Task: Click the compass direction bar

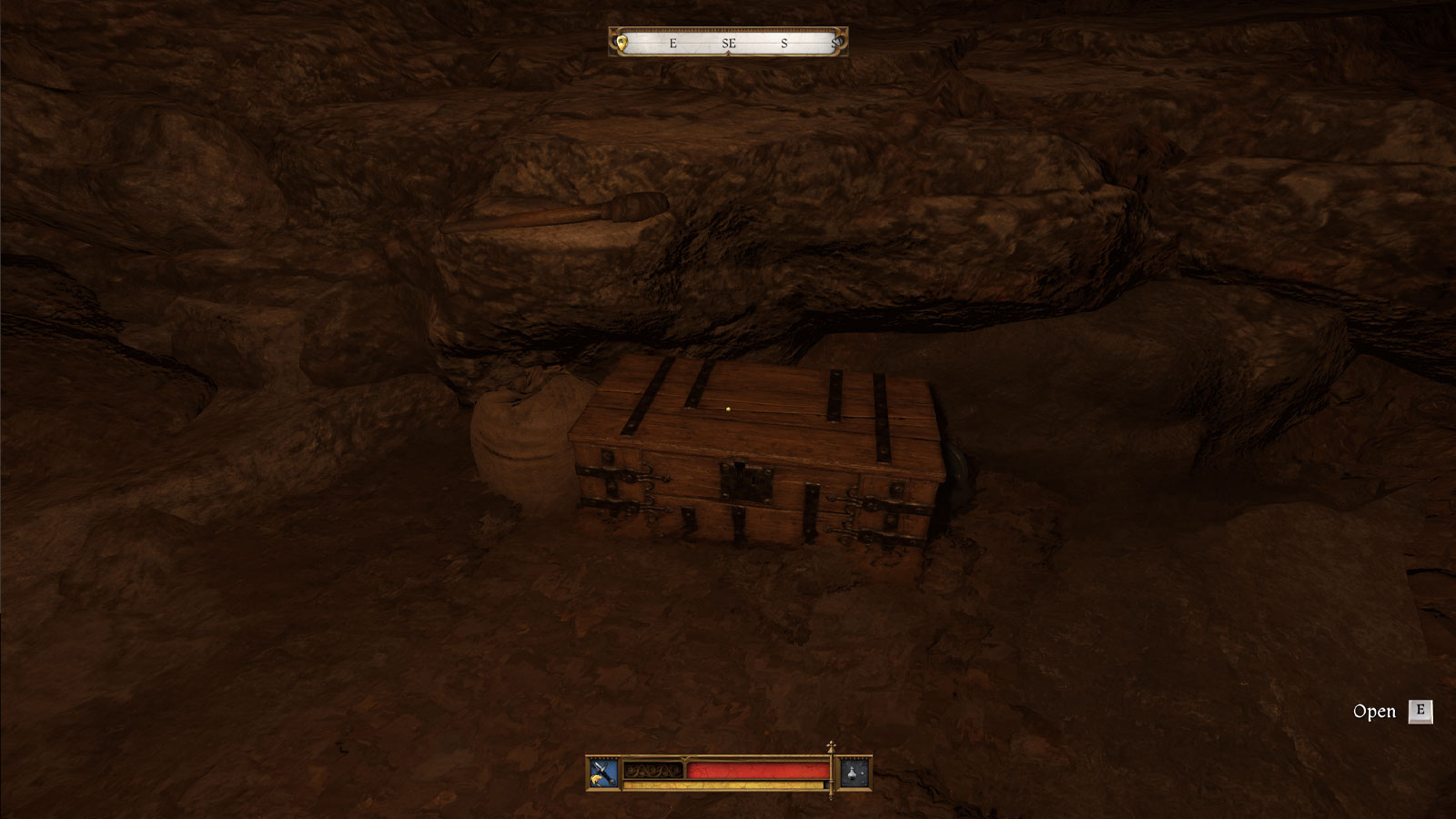Action: (x=728, y=42)
